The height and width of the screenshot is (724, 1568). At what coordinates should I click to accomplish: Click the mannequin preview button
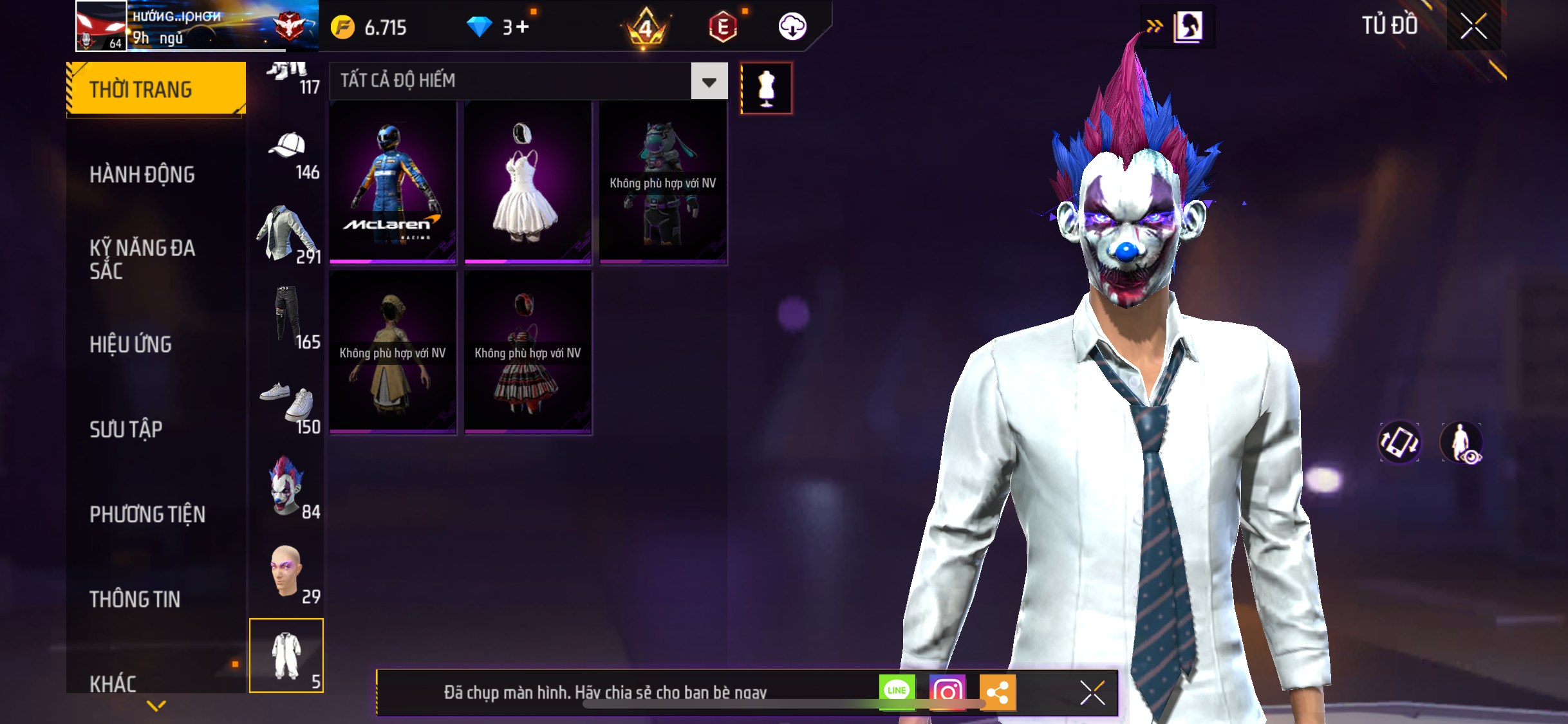click(x=766, y=88)
